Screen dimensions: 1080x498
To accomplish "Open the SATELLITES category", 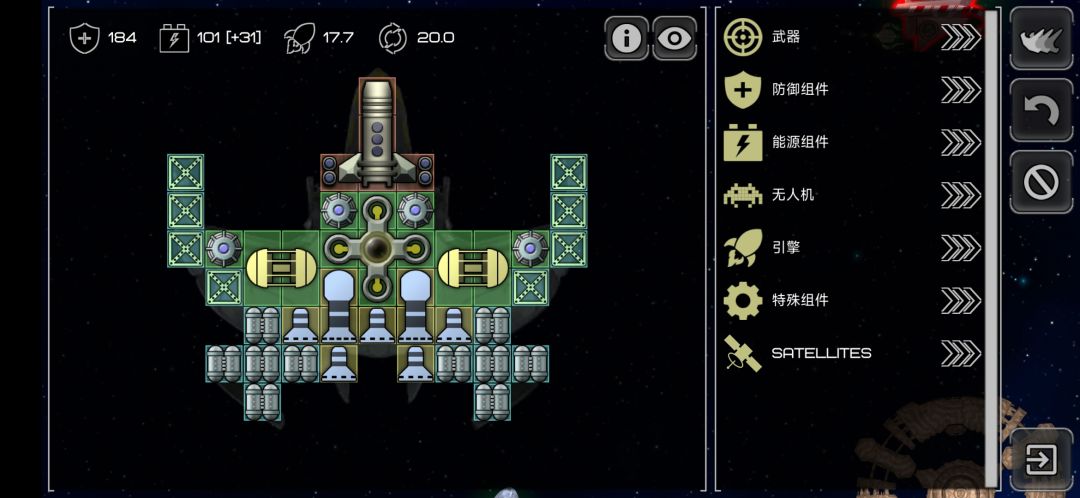I will click(850, 352).
